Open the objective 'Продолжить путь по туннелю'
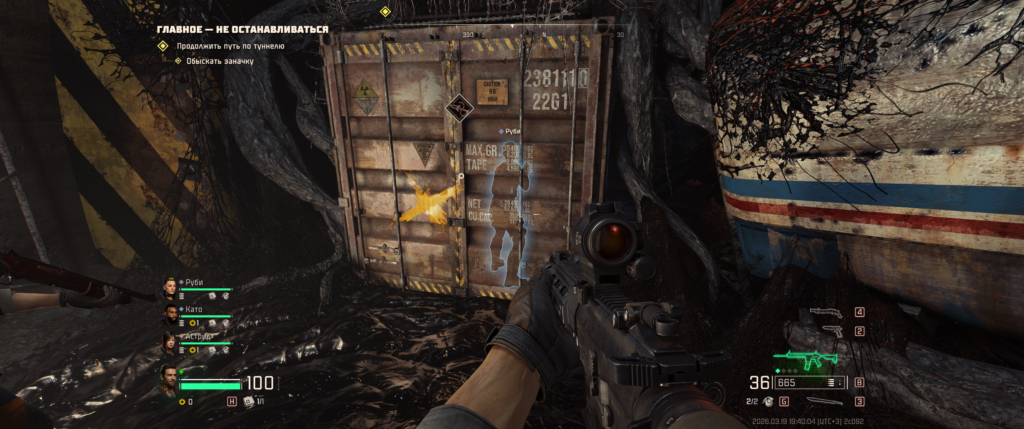This screenshot has width=1024, height=429. tap(231, 46)
